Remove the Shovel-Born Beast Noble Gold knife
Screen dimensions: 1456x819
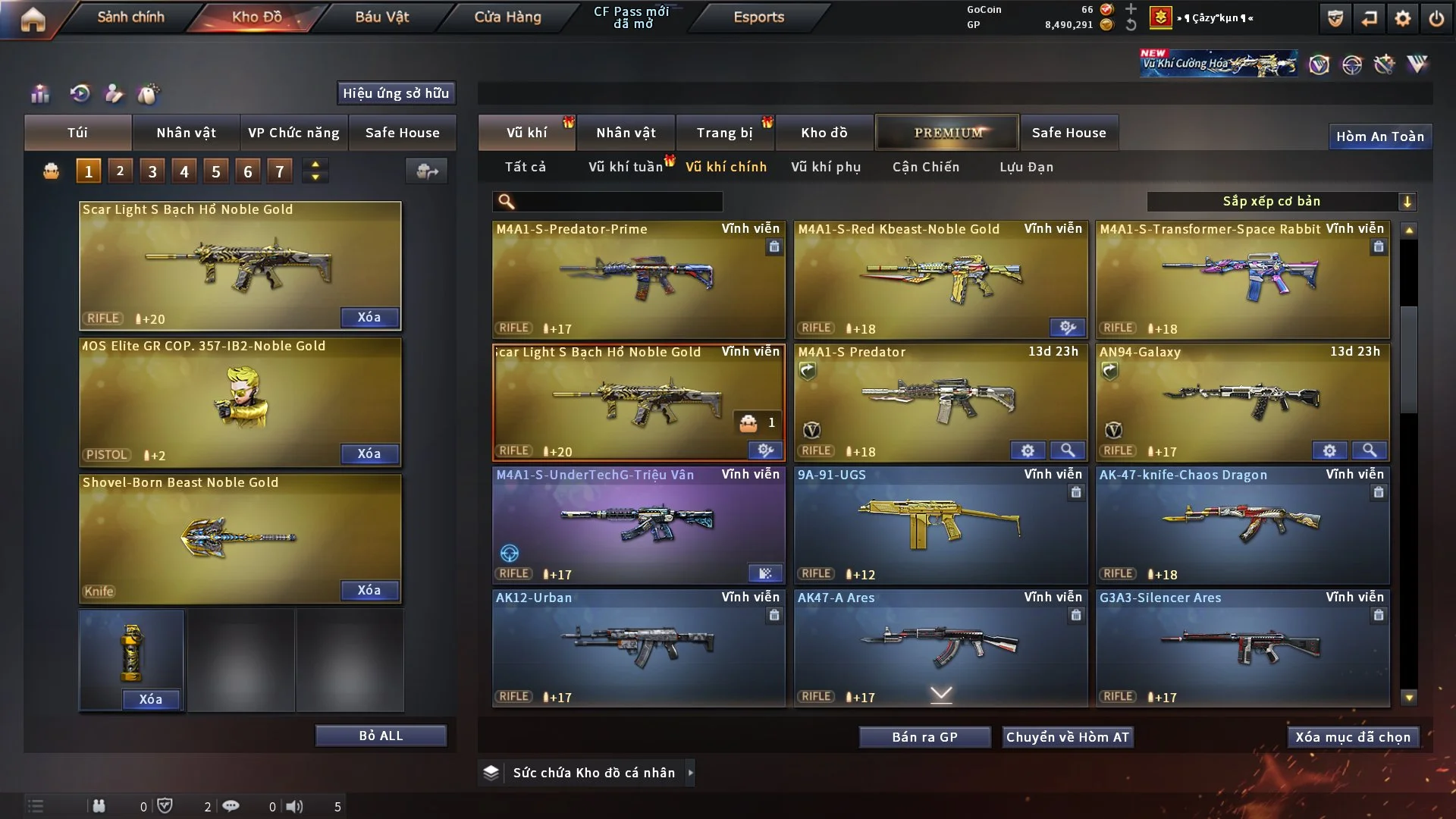tap(369, 590)
